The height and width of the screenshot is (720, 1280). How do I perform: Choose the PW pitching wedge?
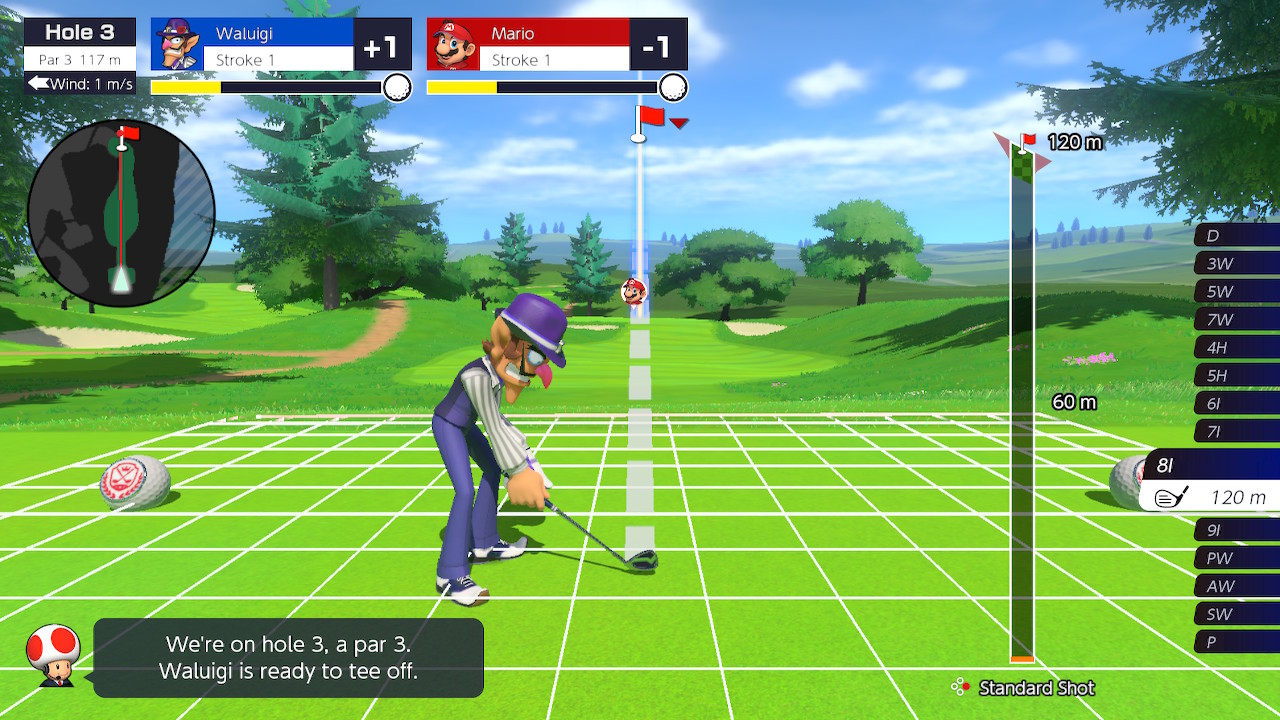1236,558
